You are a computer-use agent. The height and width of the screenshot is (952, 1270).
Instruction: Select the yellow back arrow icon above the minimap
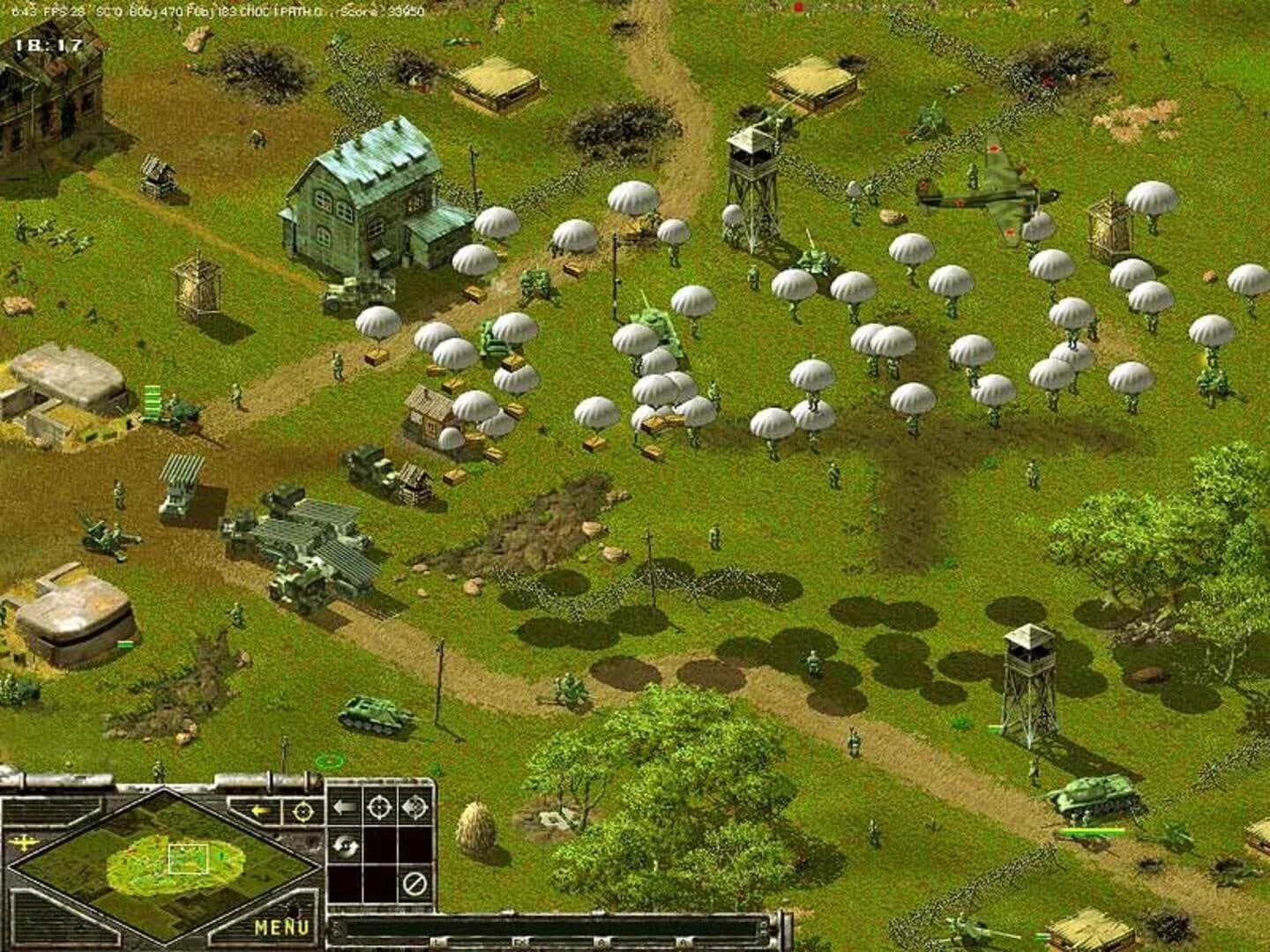pos(260,811)
